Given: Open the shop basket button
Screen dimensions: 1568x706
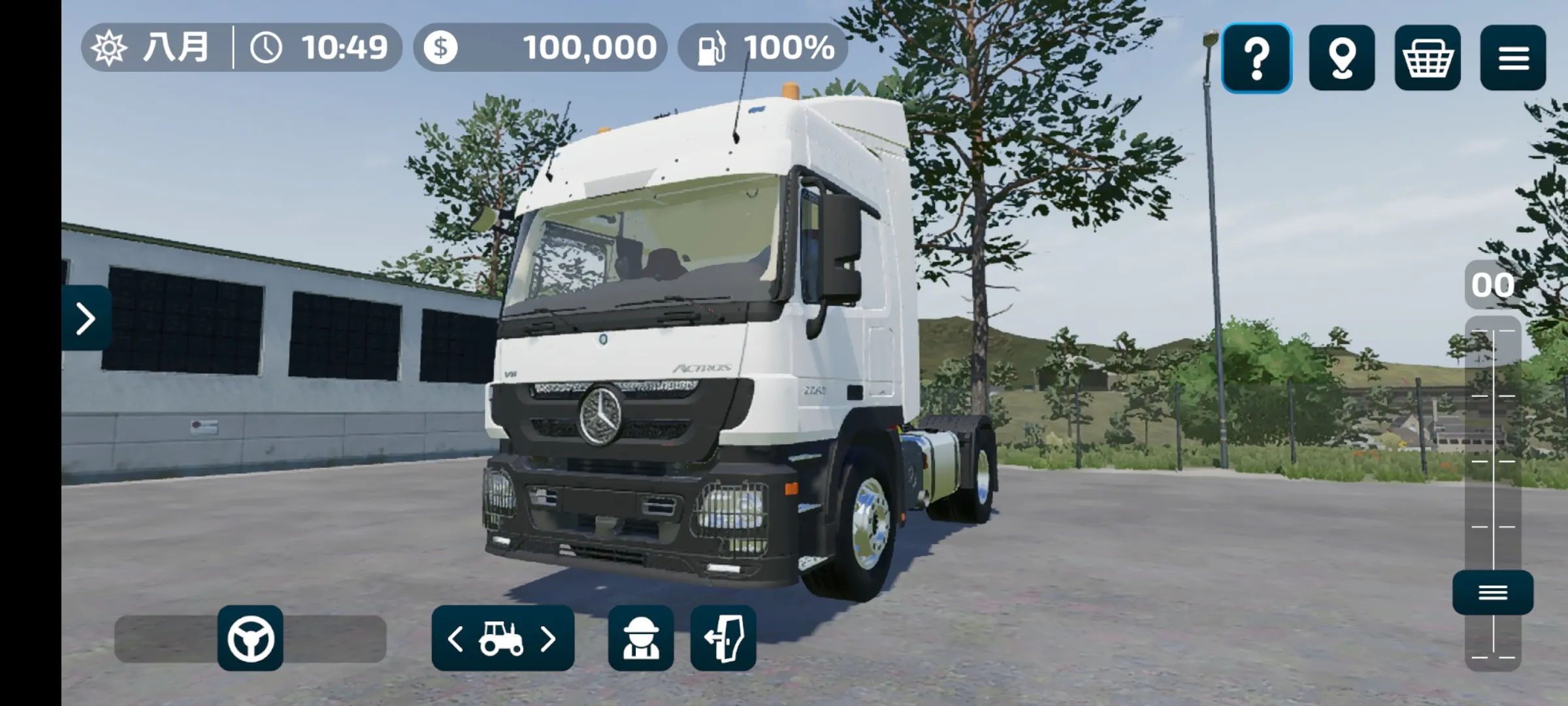Looking at the screenshot, I should pyautogui.click(x=1428, y=58).
